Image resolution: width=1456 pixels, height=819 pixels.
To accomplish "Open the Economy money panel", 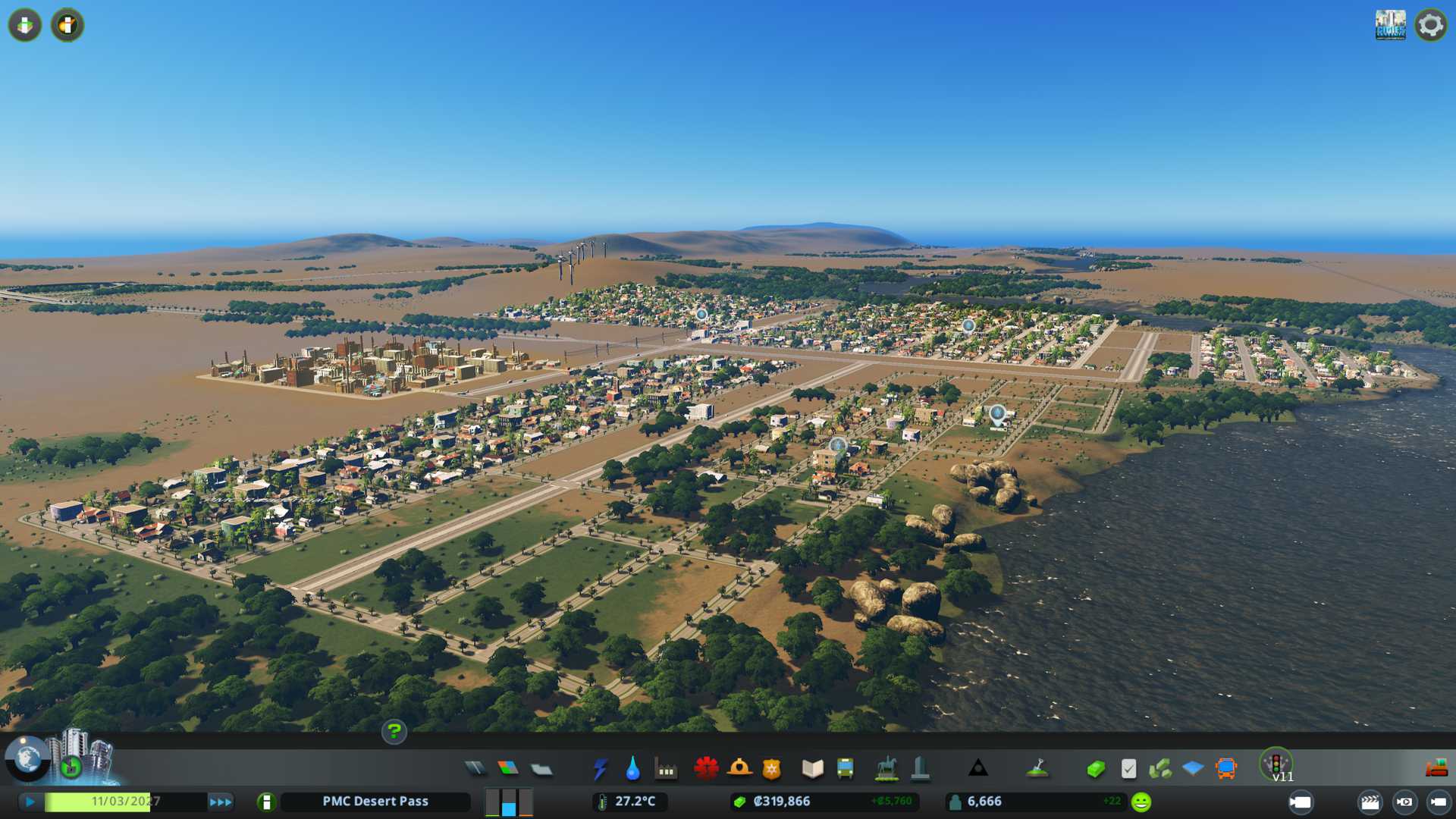I will coord(1095,769).
